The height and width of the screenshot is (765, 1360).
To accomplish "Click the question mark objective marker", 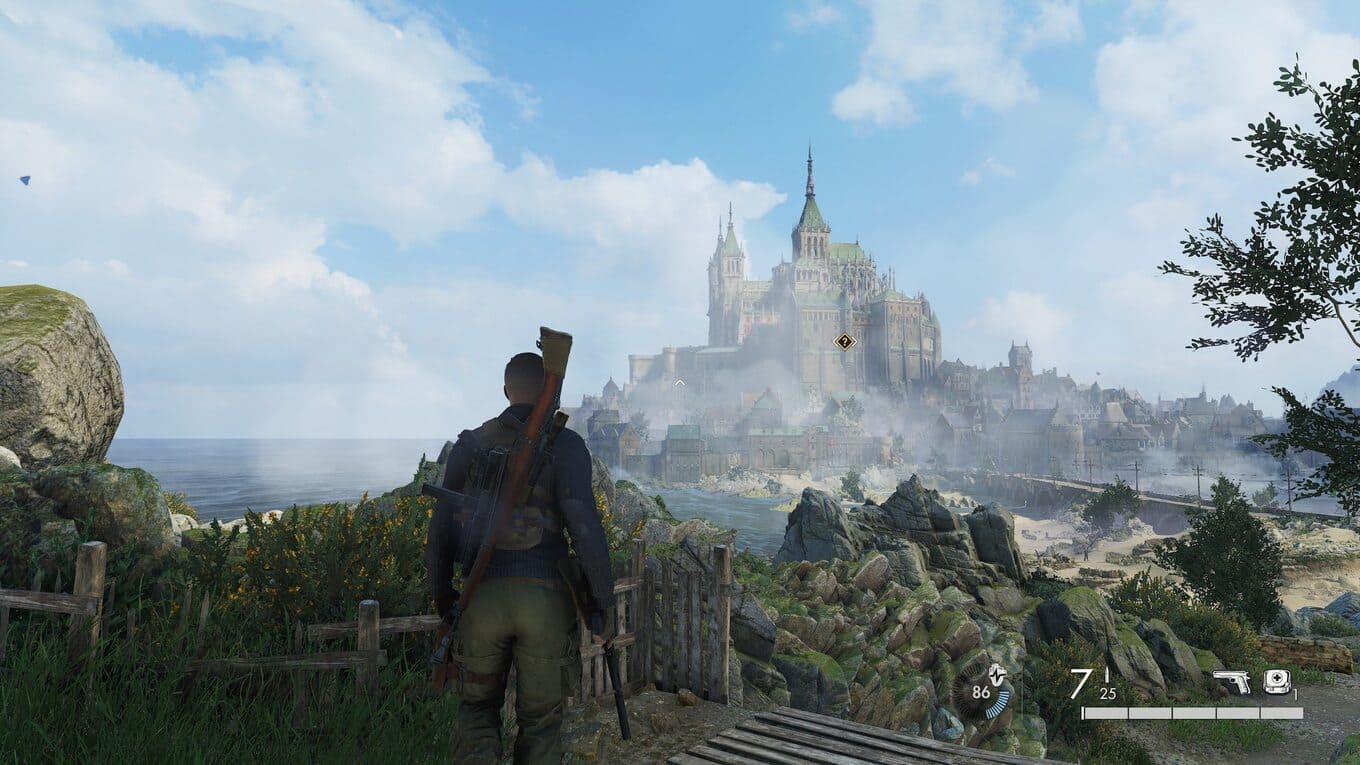I will 845,342.
